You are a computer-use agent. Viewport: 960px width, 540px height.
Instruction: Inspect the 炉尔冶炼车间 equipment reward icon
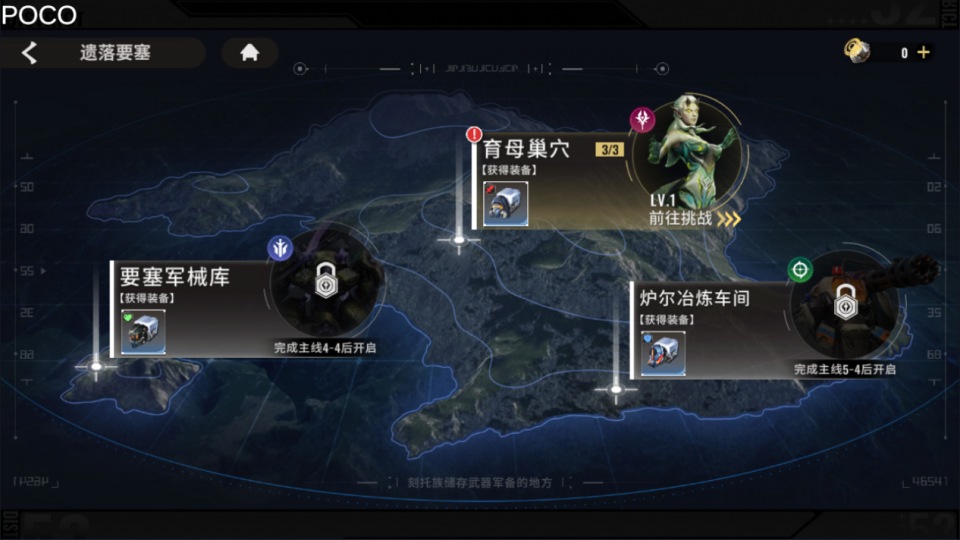(663, 353)
